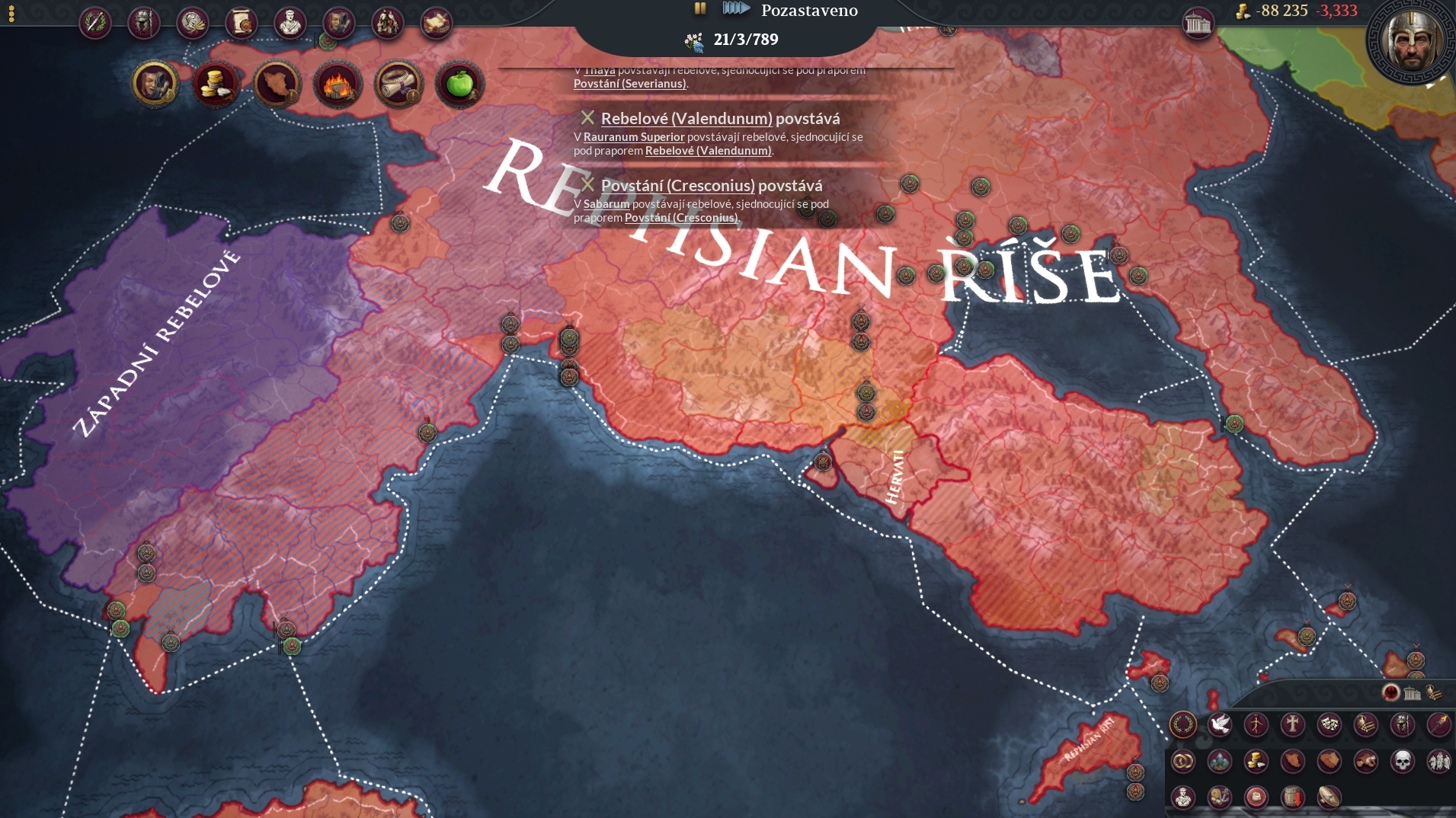Open the marble bust character panel
This screenshot has width=1456, height=818.
coord(290,23)
